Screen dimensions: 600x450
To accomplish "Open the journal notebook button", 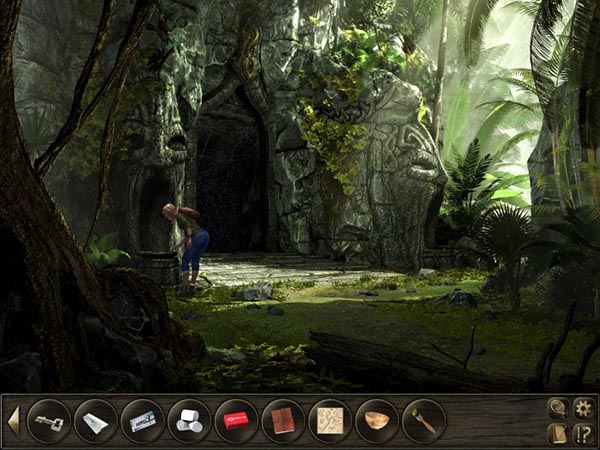I will click(558, 433).
